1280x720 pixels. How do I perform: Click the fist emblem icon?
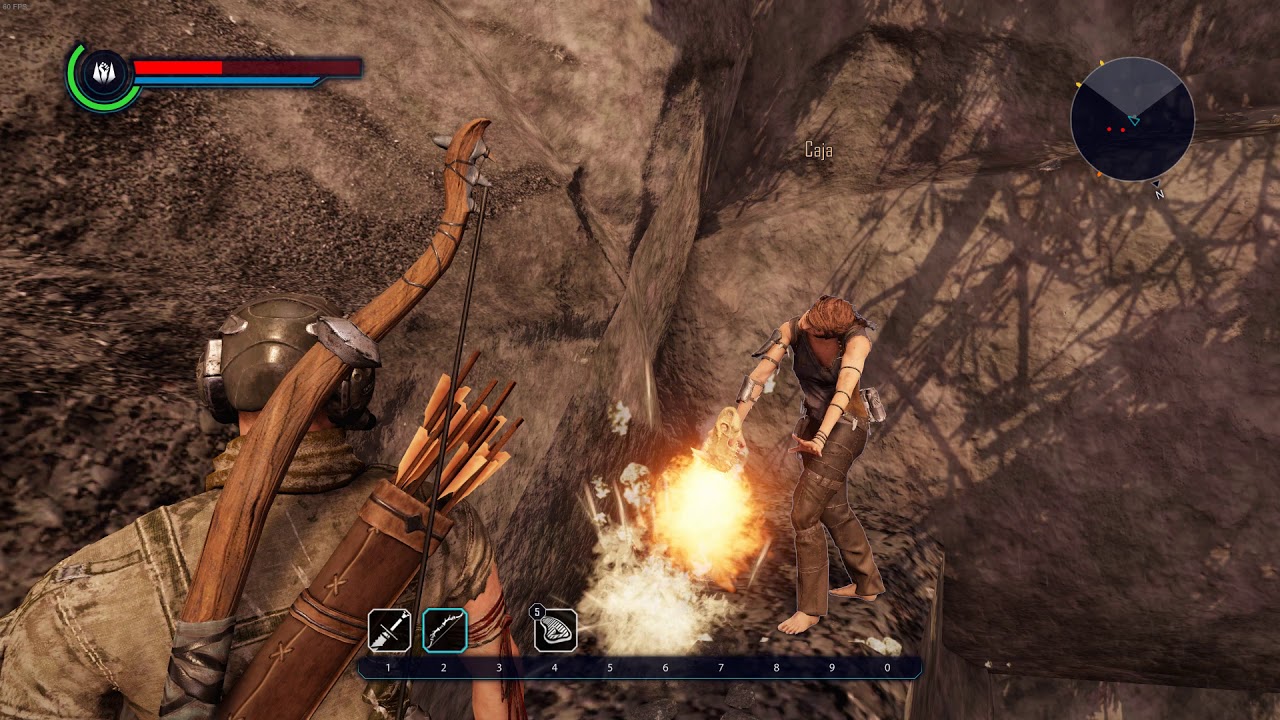tap(103, 72)
